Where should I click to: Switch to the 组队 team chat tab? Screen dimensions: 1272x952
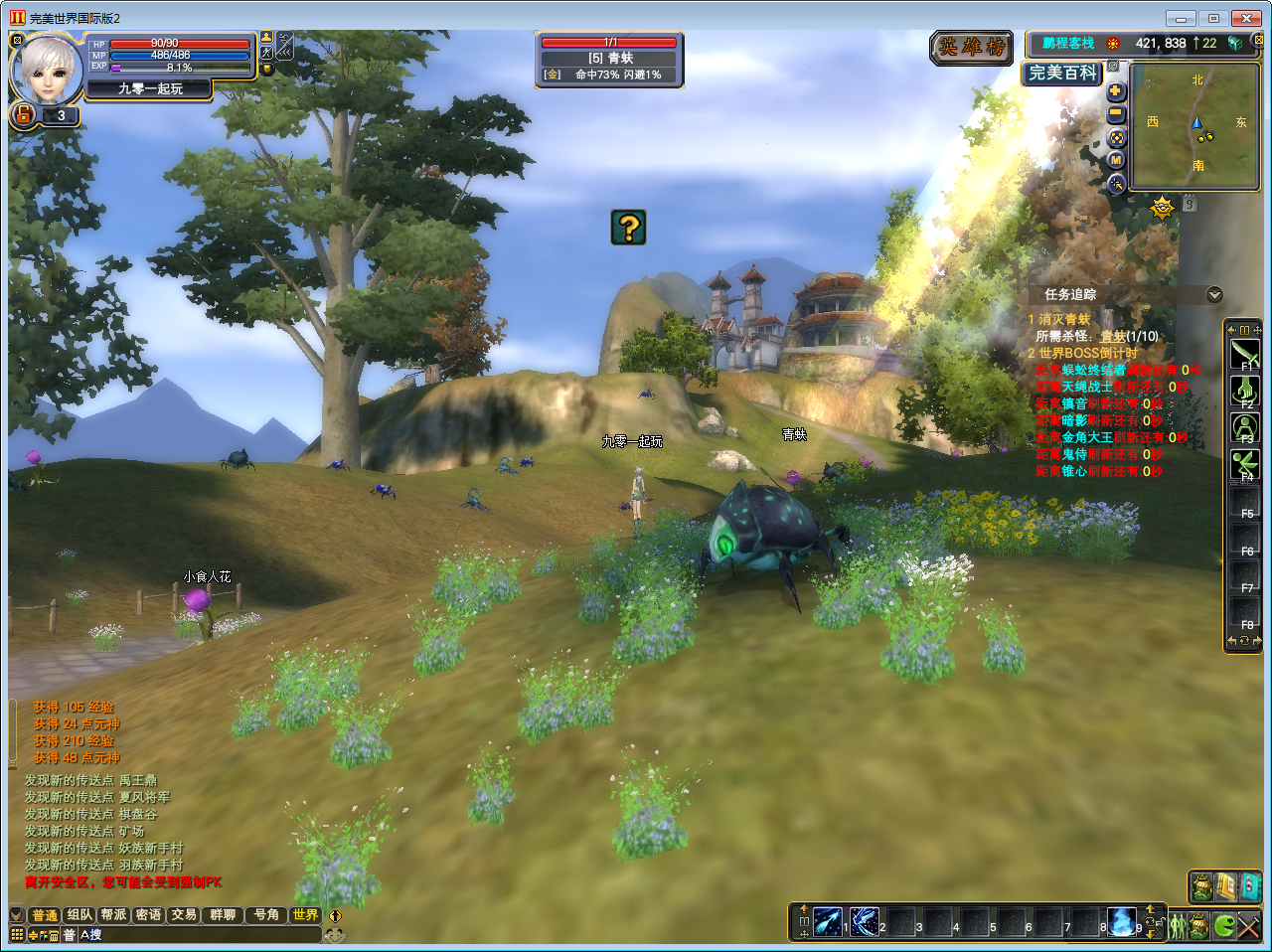(79, 915)
